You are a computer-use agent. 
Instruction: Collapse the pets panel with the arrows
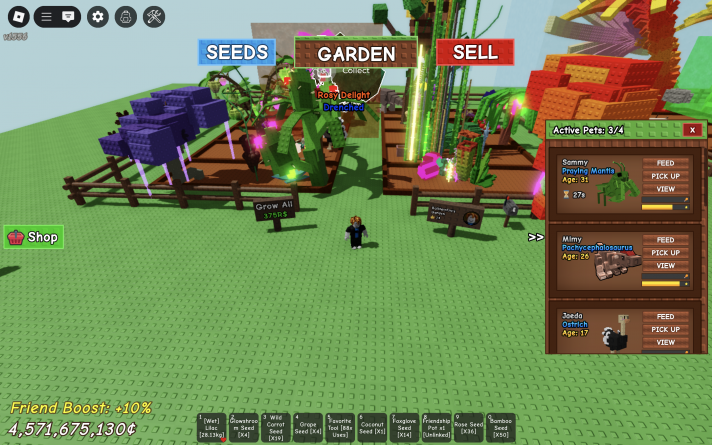(536, 237)
